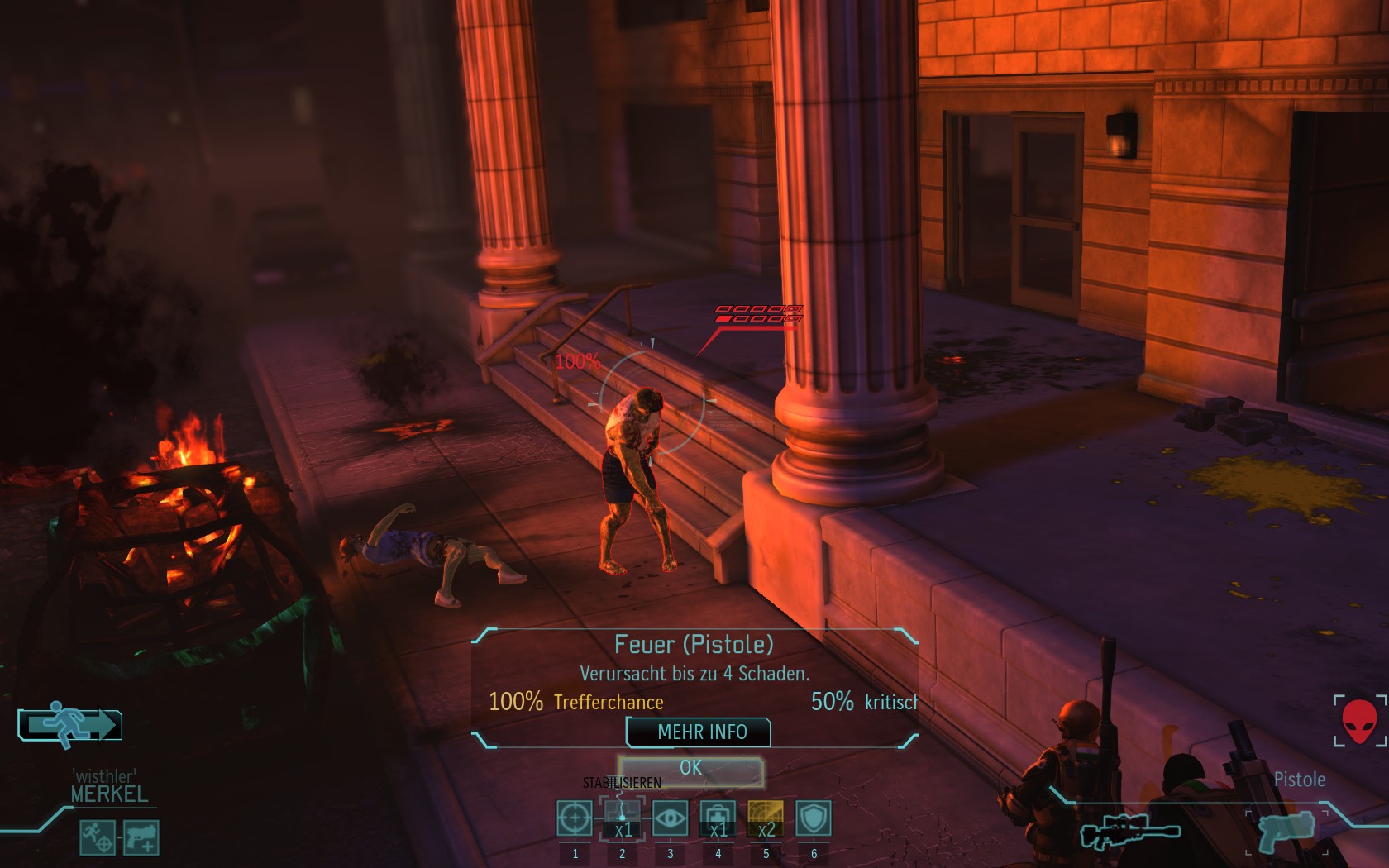Image resolution: width=1389 pixels, height=868 pixels.
Task: Switch to the sniper rifle weapon
Action: click(x=1129, y=831)
